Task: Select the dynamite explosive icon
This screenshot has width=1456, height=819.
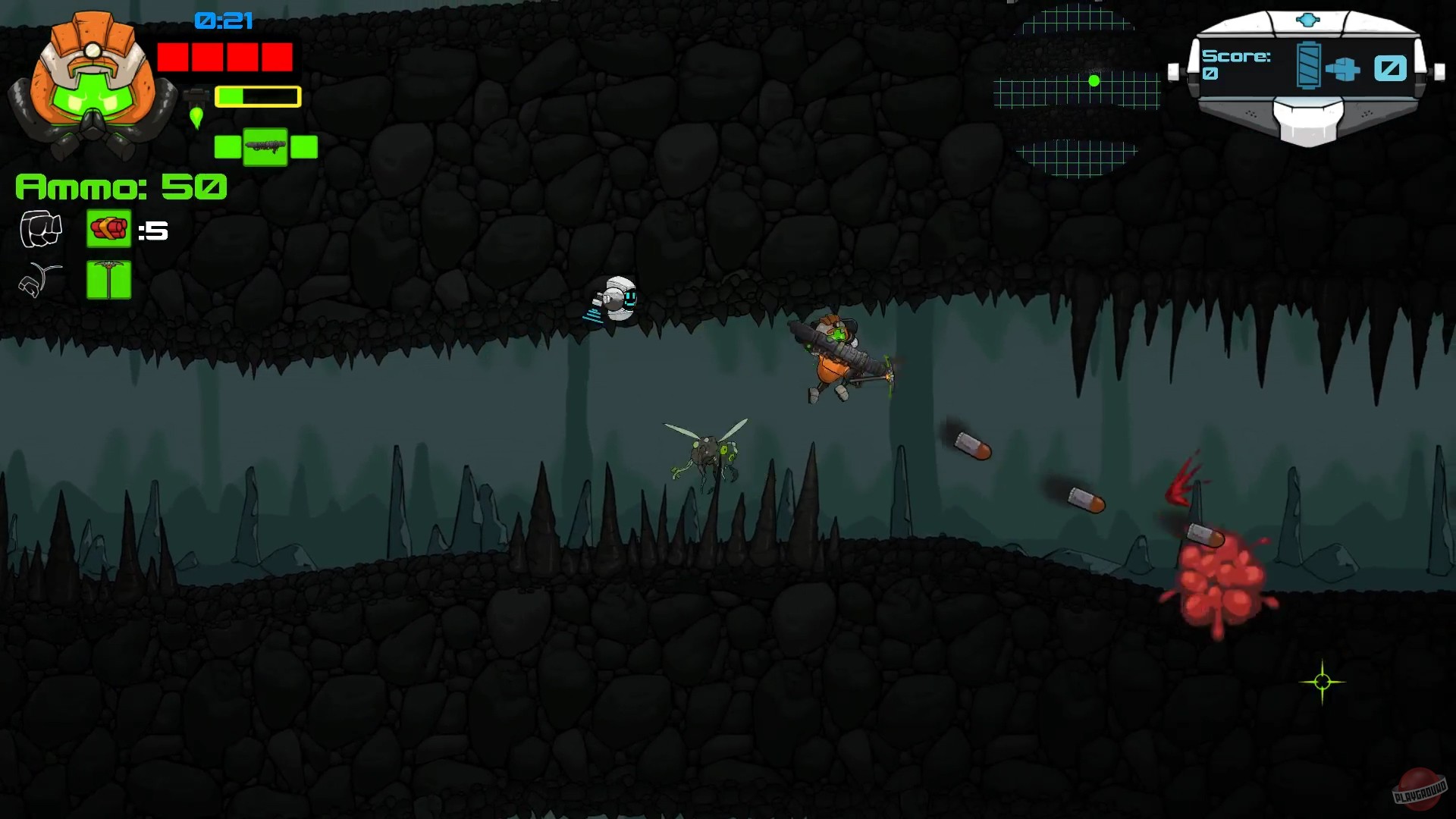Action: coord(108,228)
